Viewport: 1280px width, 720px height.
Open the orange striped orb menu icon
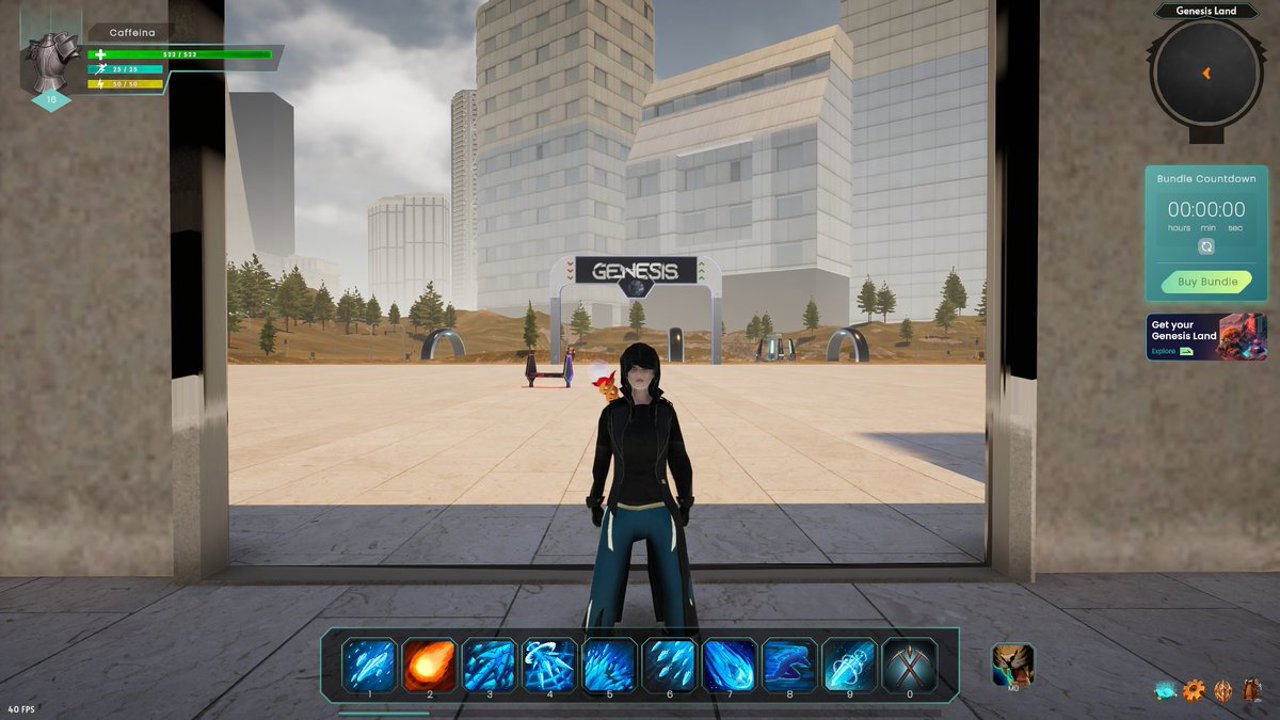(x=1223, y=690)
